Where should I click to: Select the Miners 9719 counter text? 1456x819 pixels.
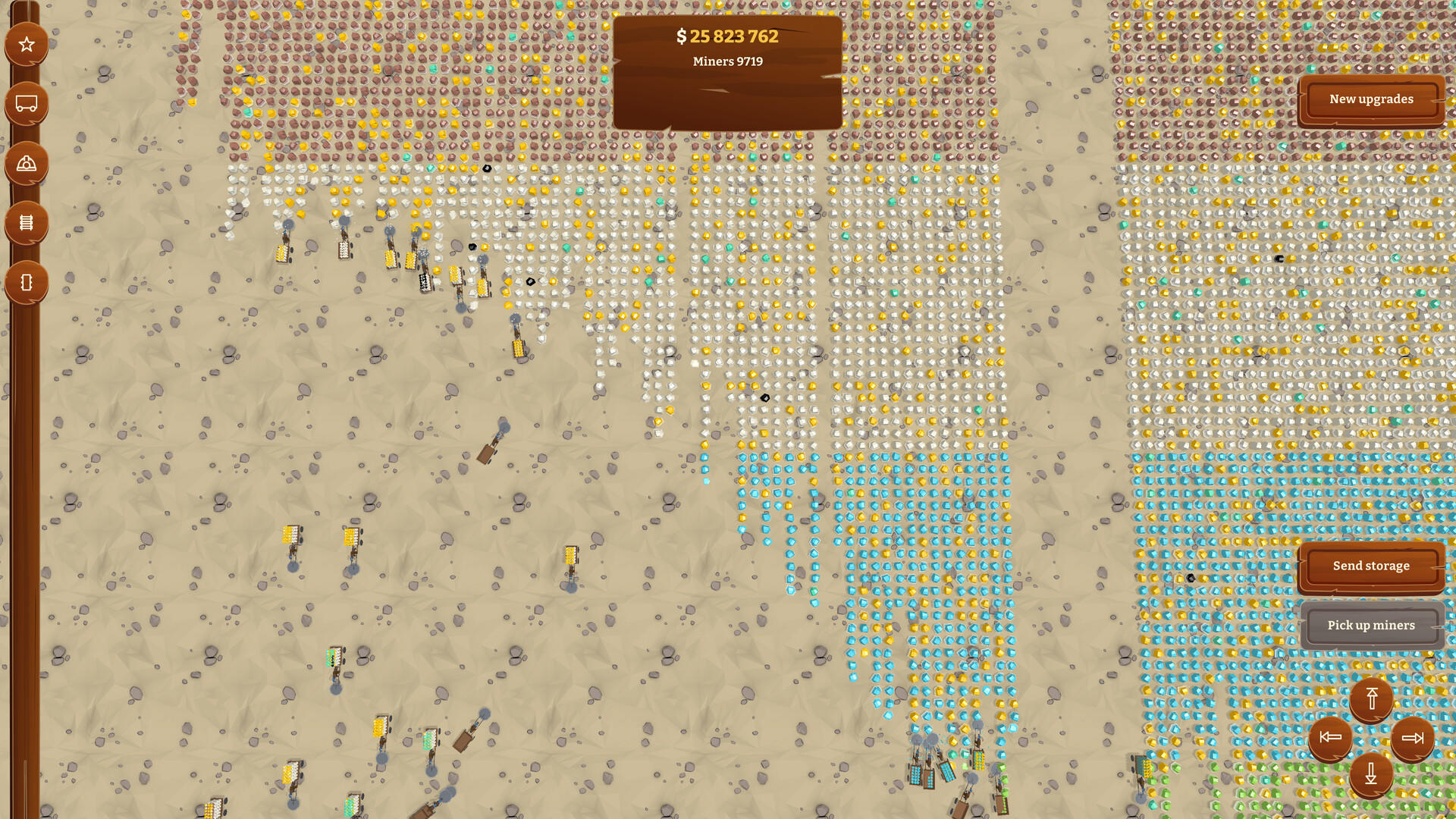(x=726, y=61)
